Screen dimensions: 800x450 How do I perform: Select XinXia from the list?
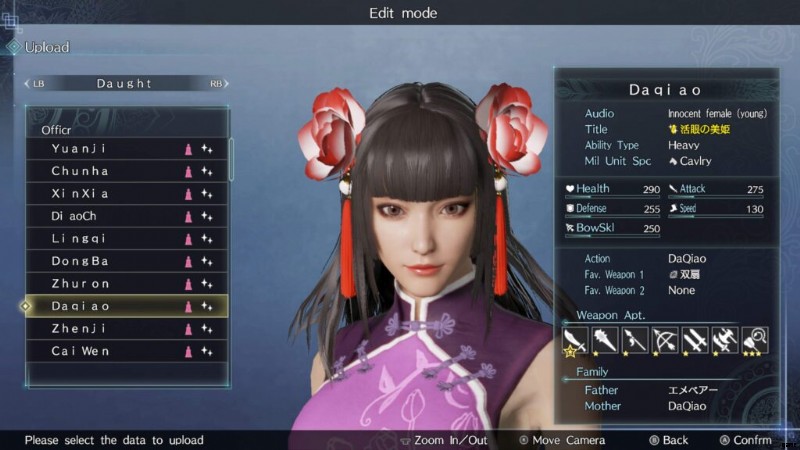point(127,194)
